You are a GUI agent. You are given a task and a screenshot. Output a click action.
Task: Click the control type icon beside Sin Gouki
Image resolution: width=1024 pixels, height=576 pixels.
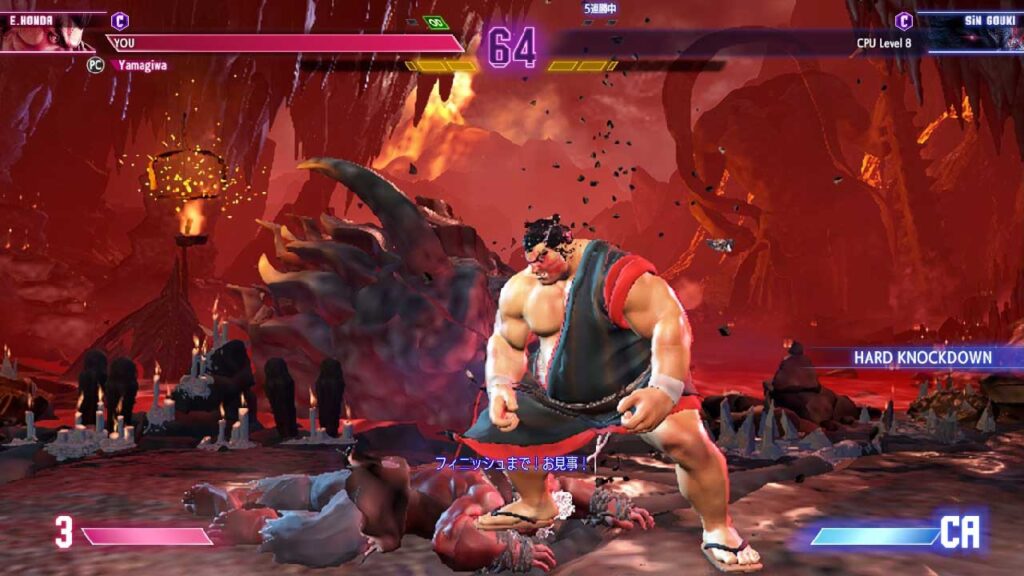tap(904, 20)
